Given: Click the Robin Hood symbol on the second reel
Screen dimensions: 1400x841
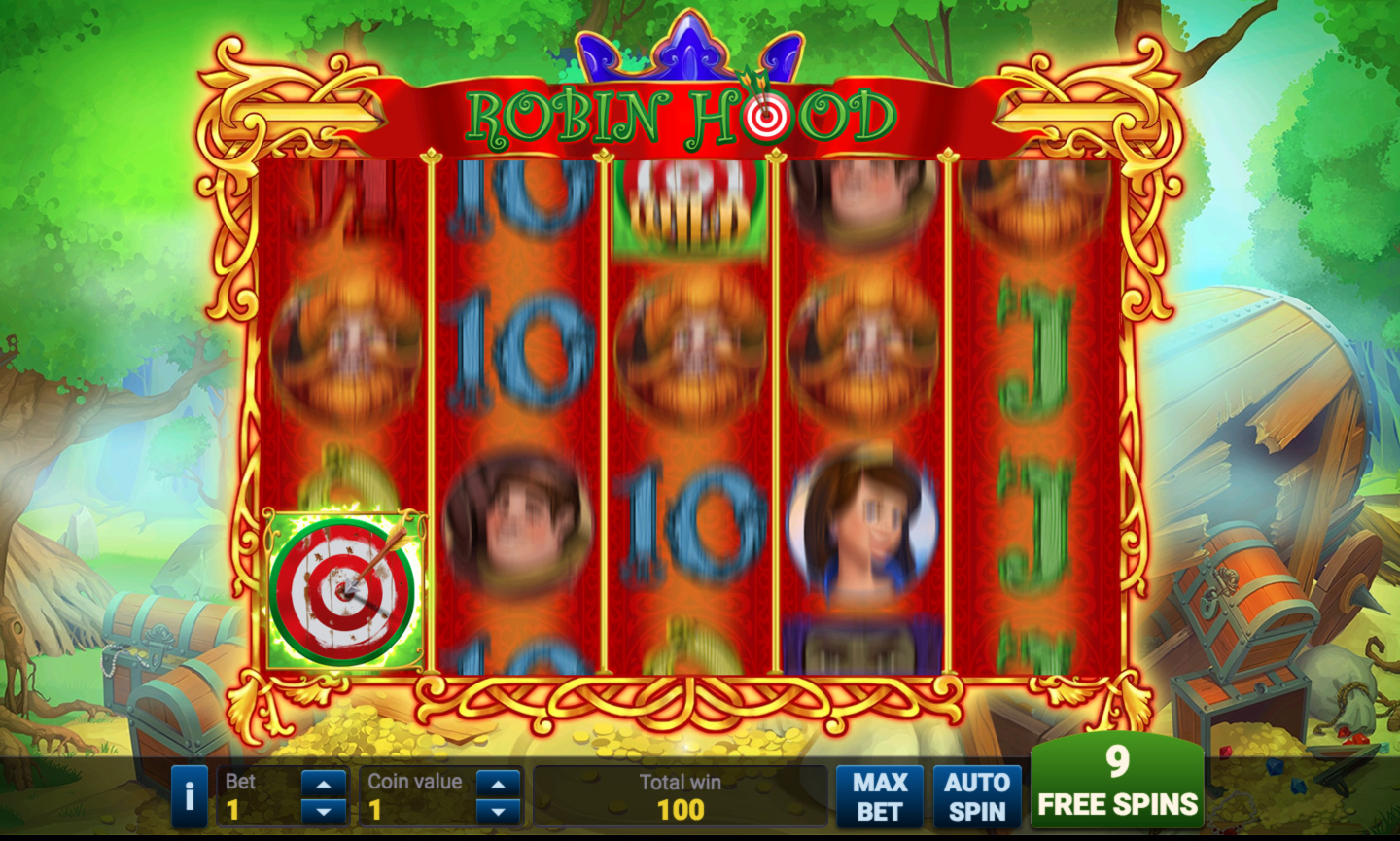Looking at the screenshot, I should tap(519, 525).
